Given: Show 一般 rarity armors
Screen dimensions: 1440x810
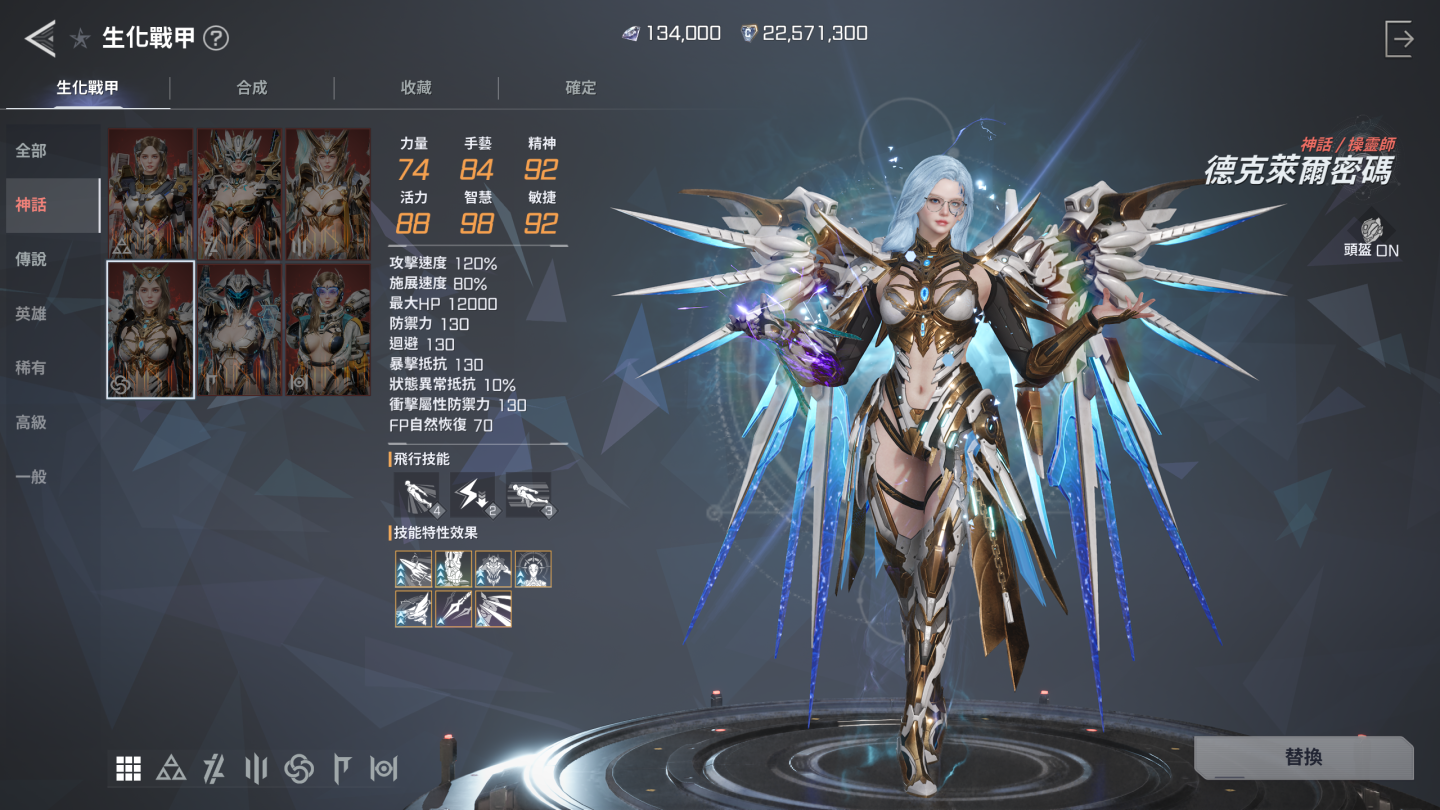Looking at the screenshot, I should click(32, 477).
